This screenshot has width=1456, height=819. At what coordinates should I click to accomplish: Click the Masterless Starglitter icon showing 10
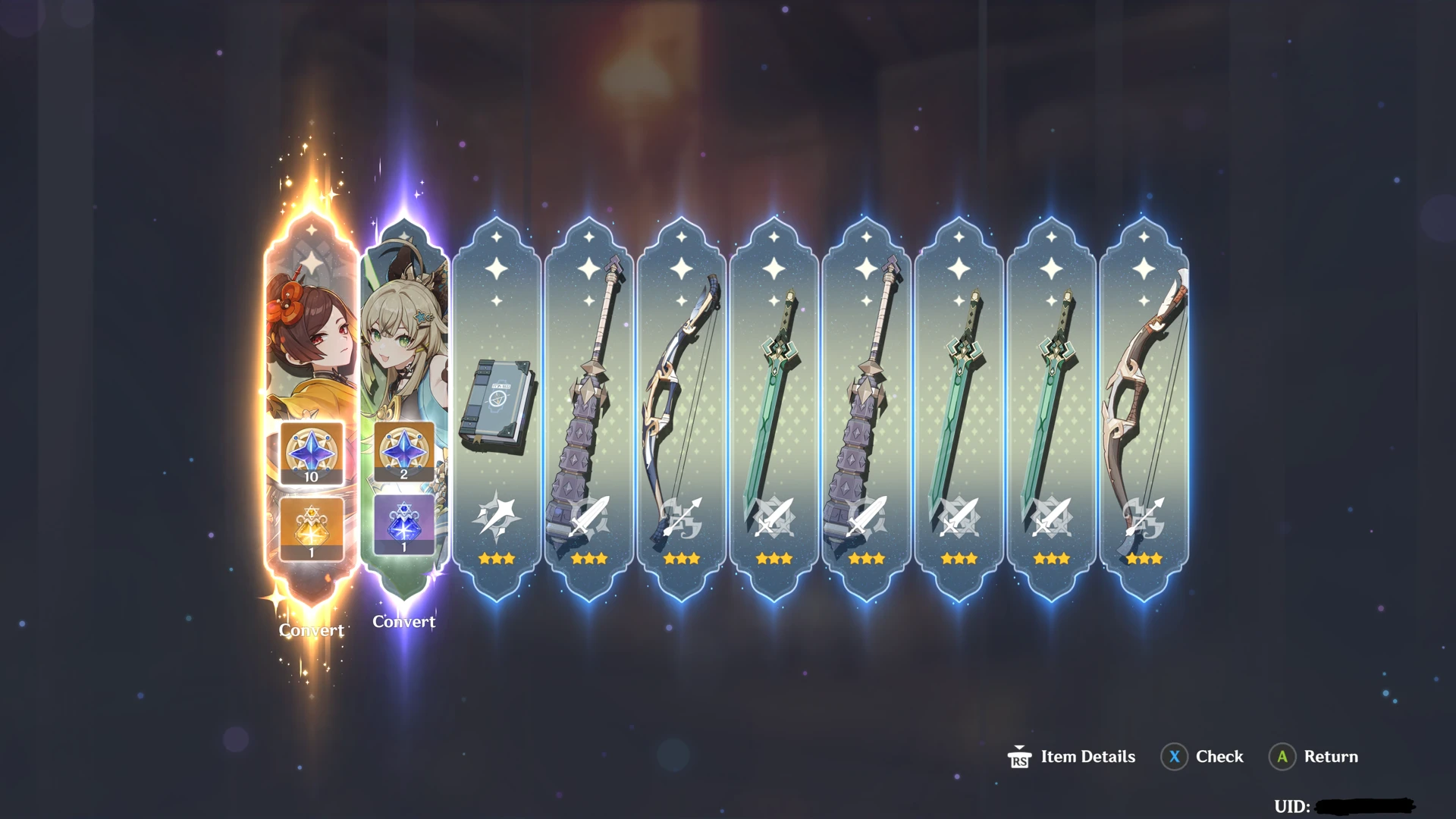coord(311,453)
